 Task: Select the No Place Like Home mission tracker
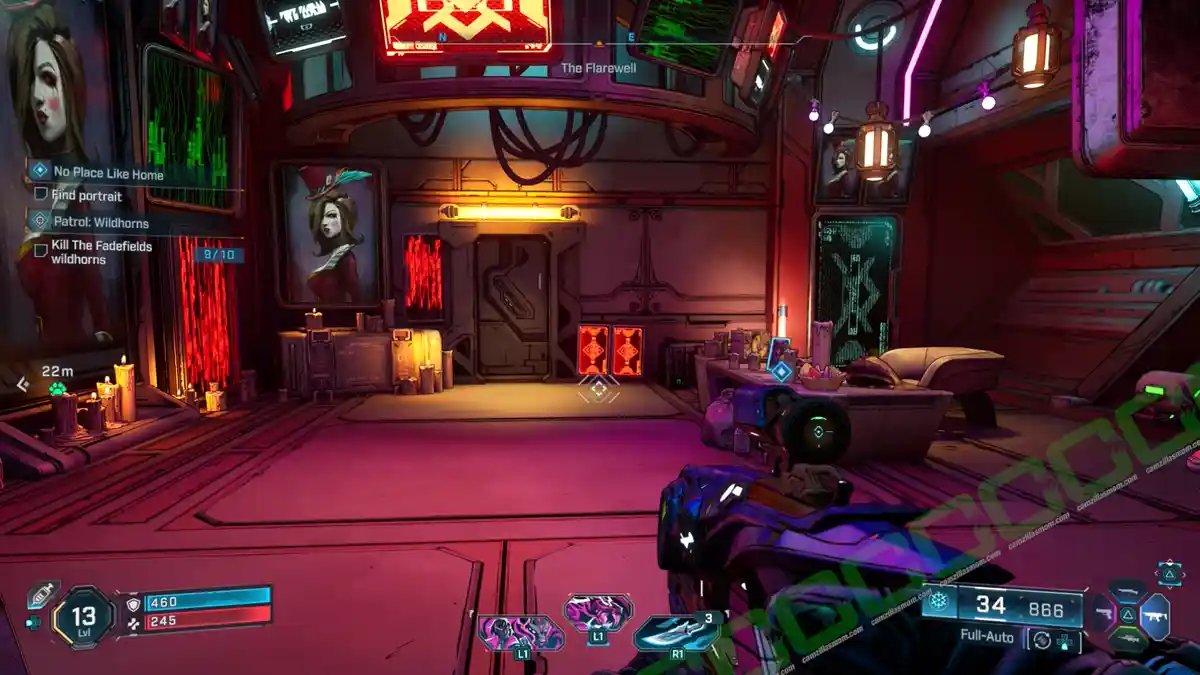pyautogui.click(x=108, y=174)
